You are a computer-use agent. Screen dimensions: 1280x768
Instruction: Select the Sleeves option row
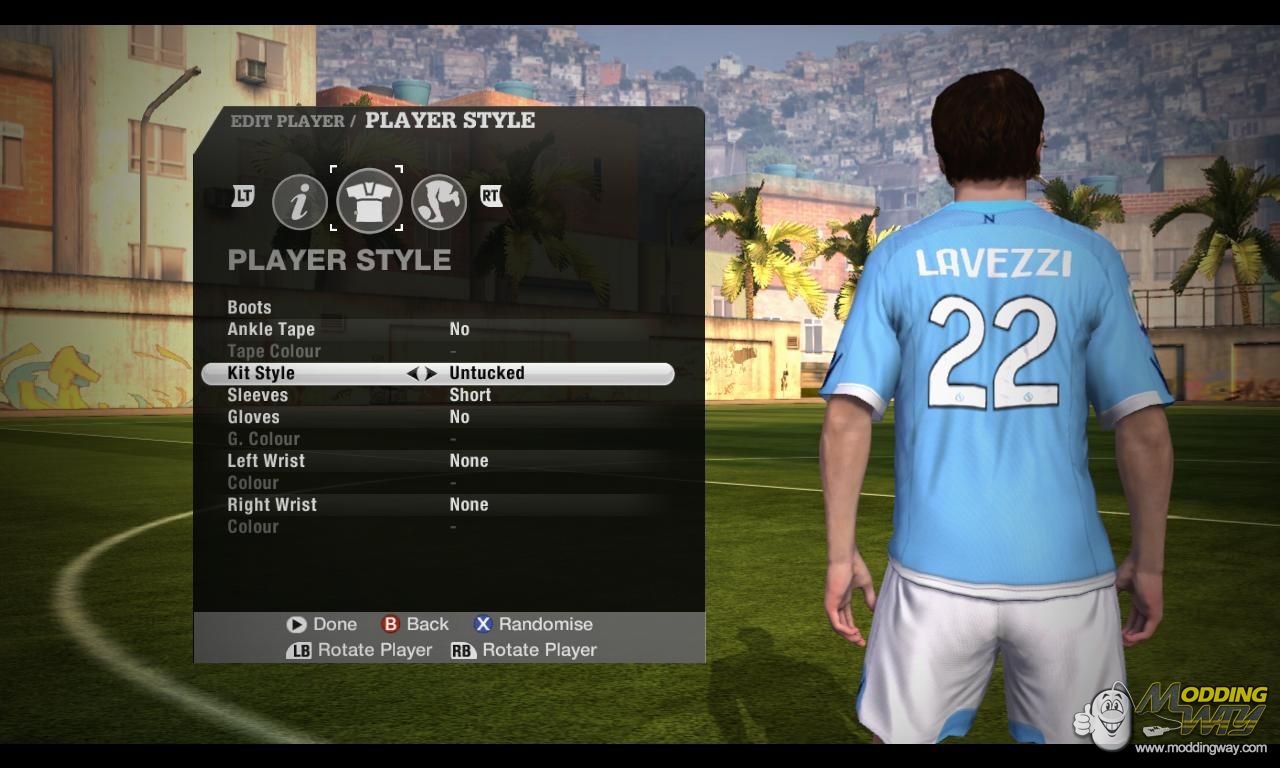[258, 395]
